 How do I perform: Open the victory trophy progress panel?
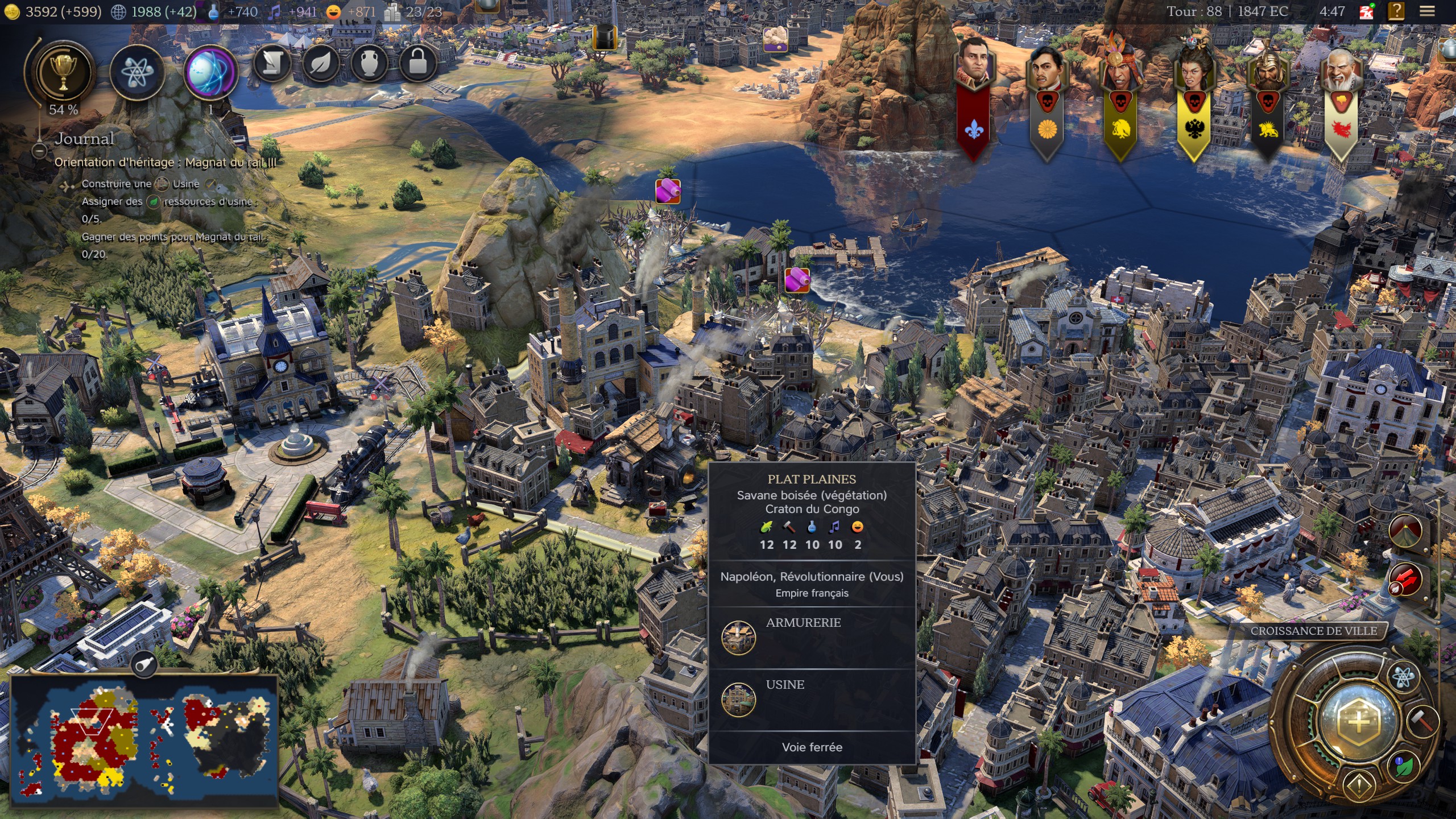[64, 72]
